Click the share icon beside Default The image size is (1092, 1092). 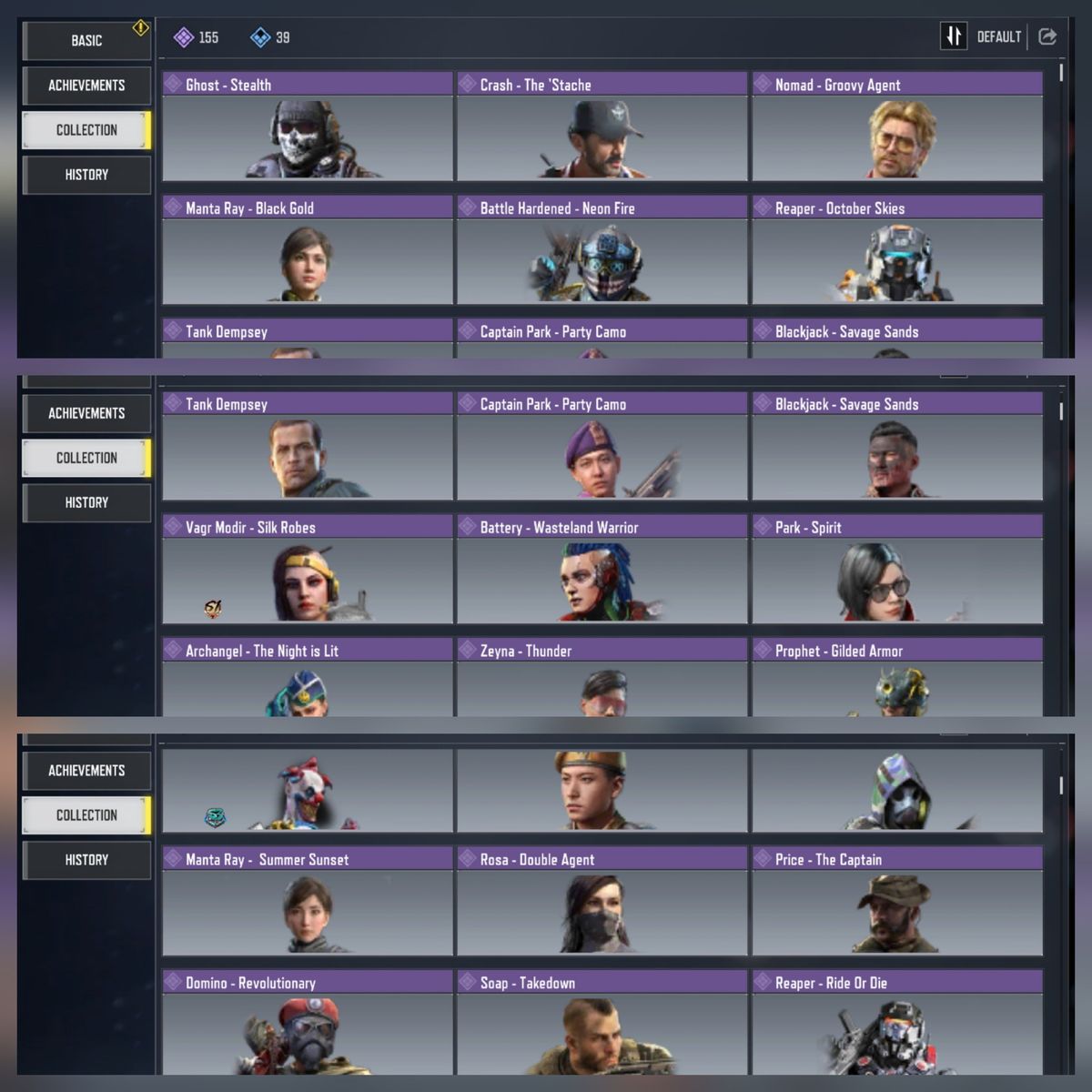(1047, 36)
